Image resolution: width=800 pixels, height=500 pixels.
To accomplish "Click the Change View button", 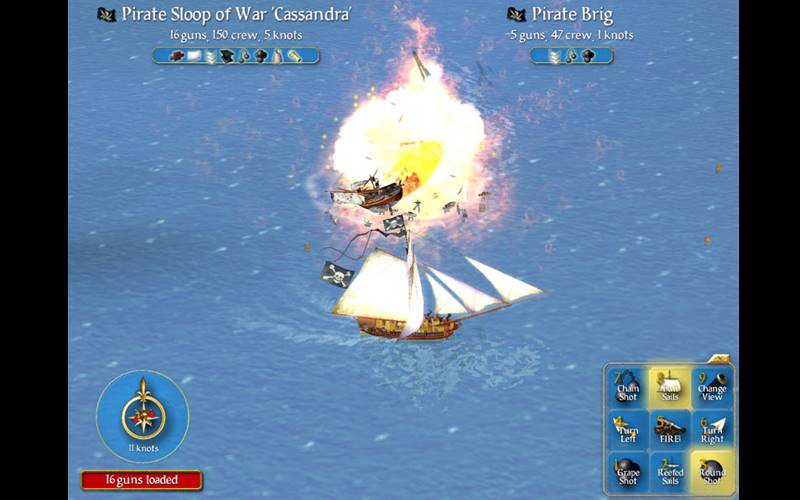I will coord(712,387).
